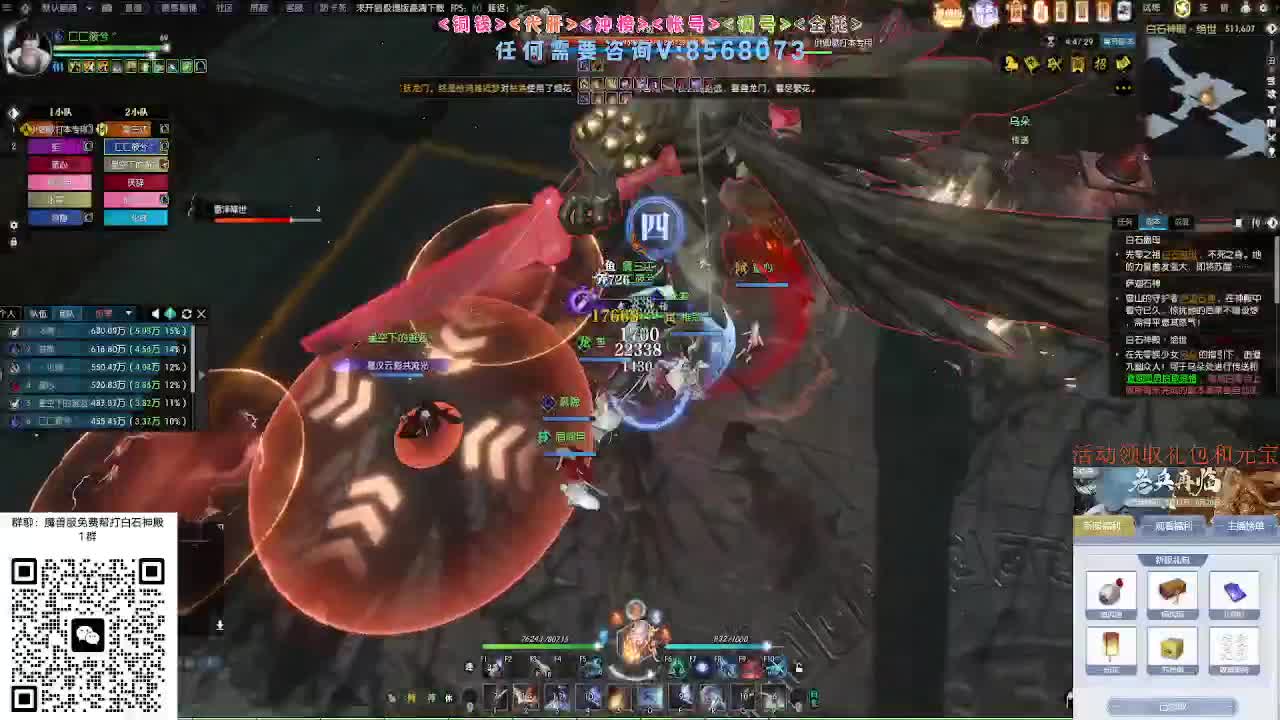Switch to the 观看福利 rewards tab
Viewport: 1280px width, 720px height.
pos(1172,525)
